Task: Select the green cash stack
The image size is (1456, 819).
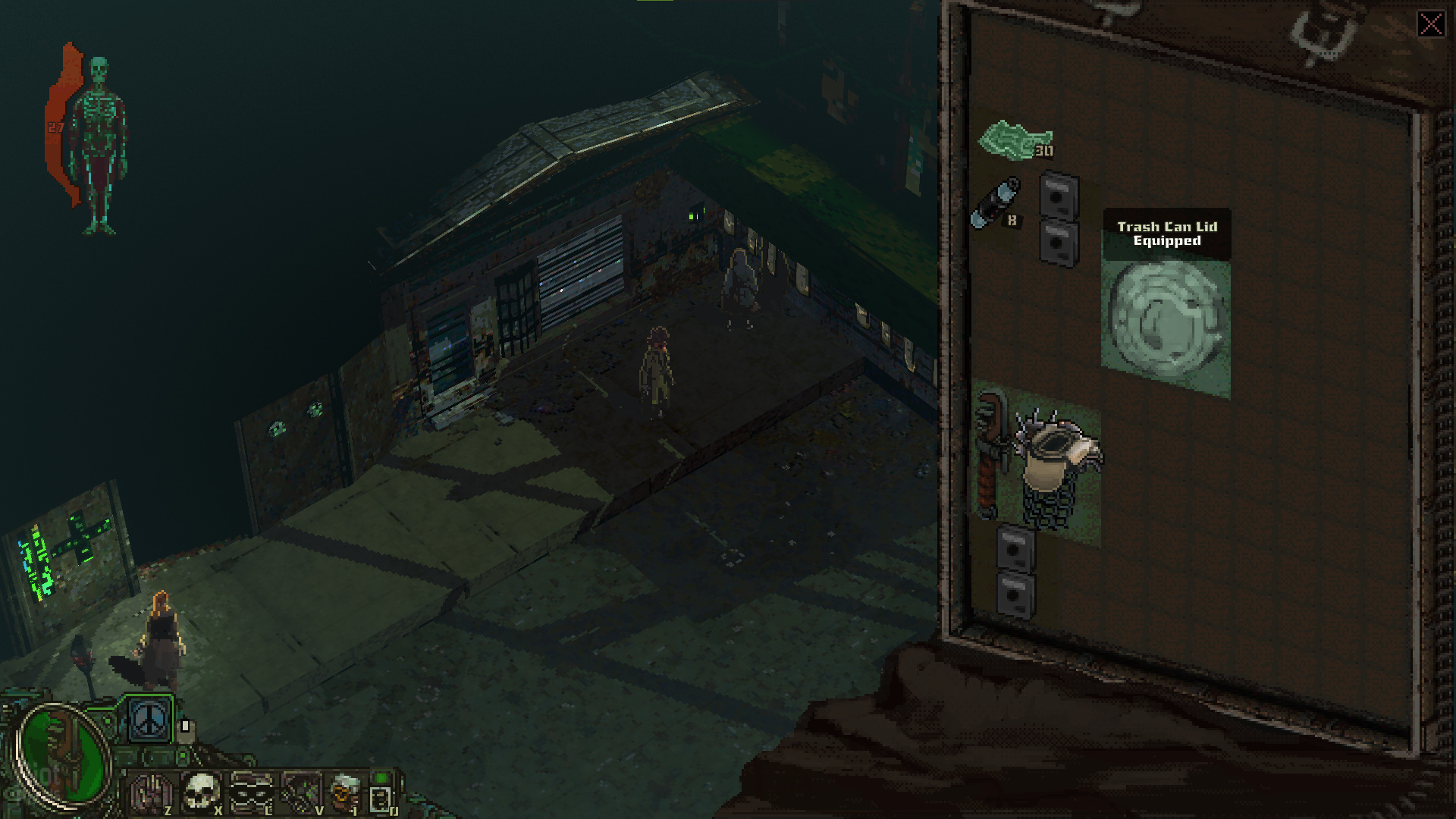Action: pos(1014,140)
